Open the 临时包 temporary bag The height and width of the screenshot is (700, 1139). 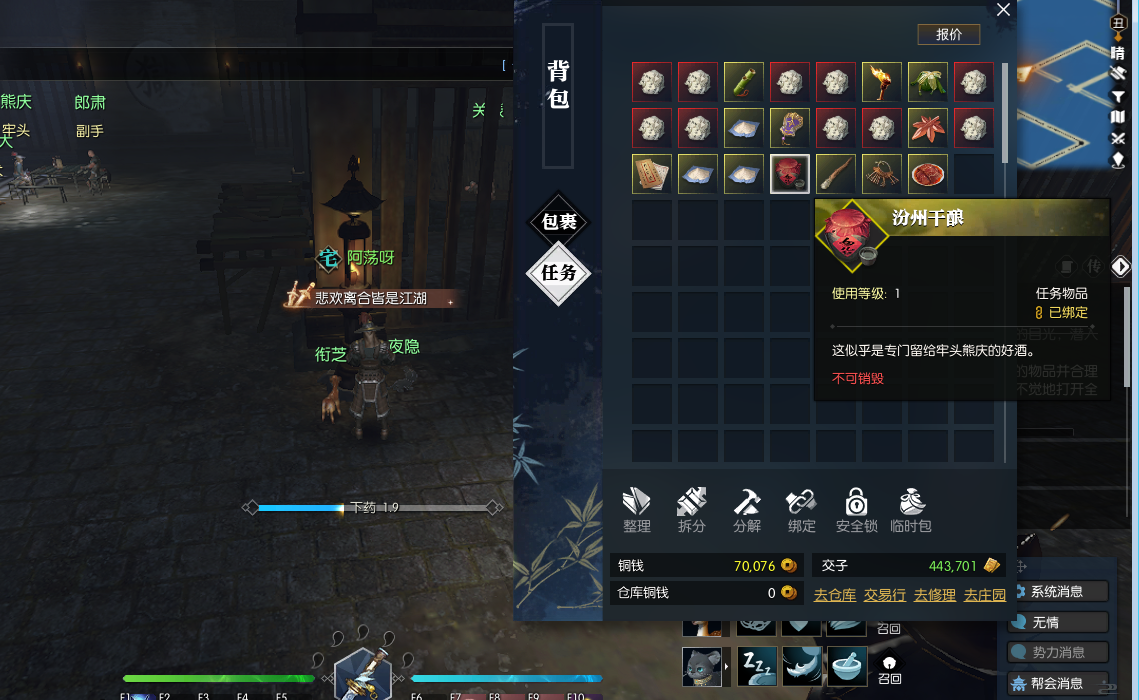tap(911, 510)
